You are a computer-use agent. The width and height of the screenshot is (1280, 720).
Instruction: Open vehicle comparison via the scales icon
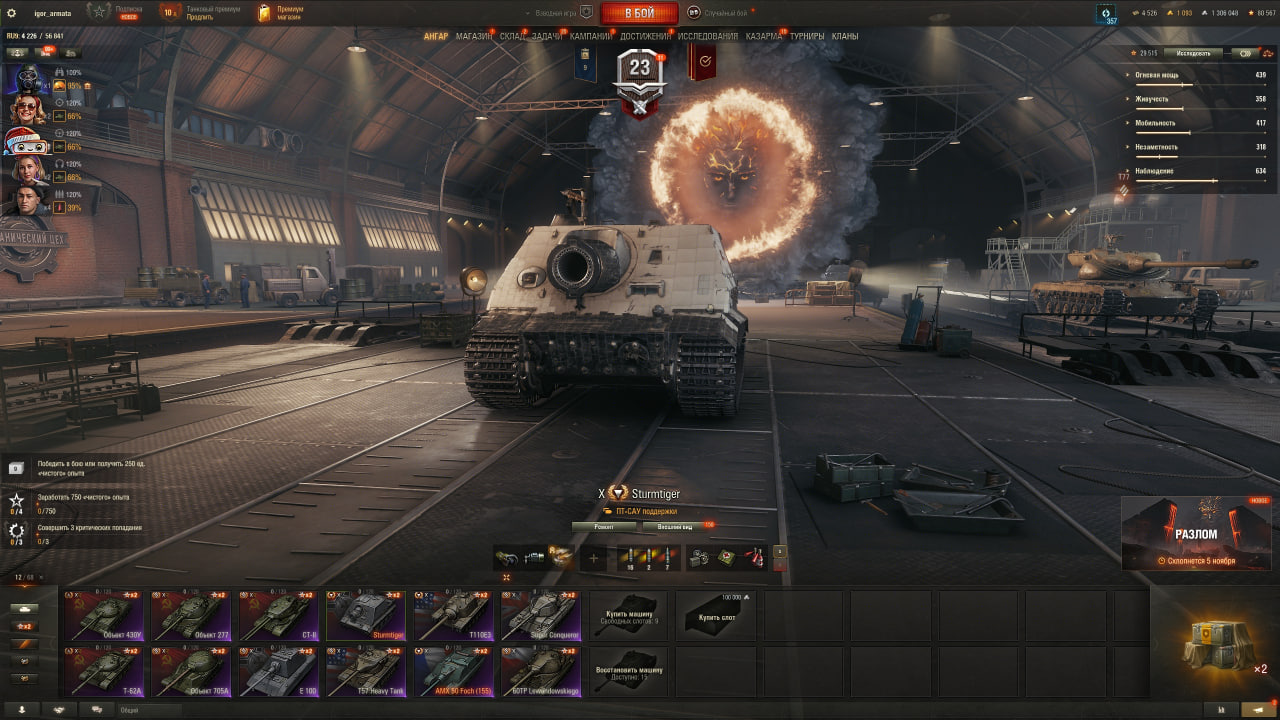pos(1268,53)
